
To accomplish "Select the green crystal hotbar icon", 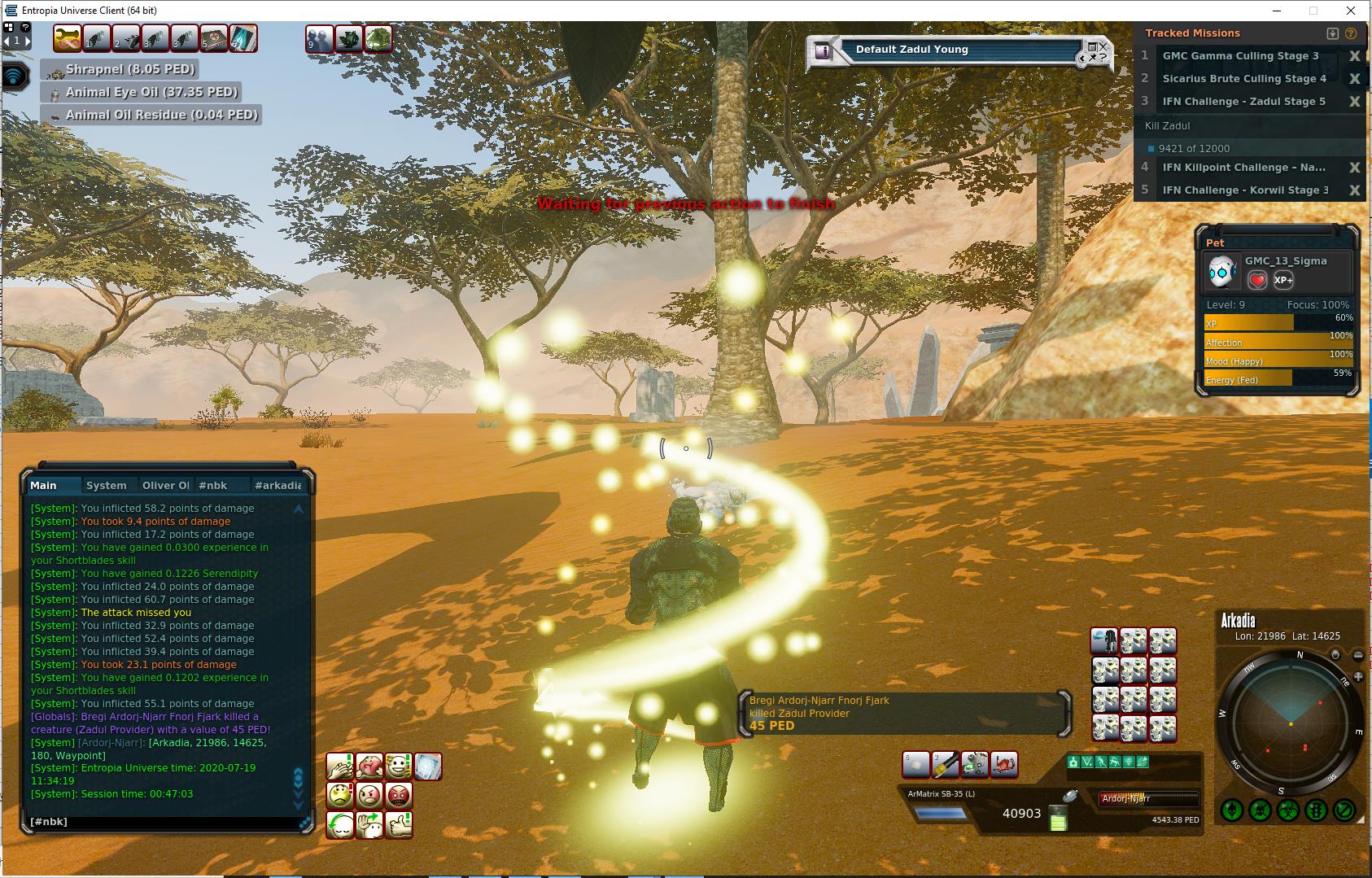I will pyautogui.click(x=243, y=38).
